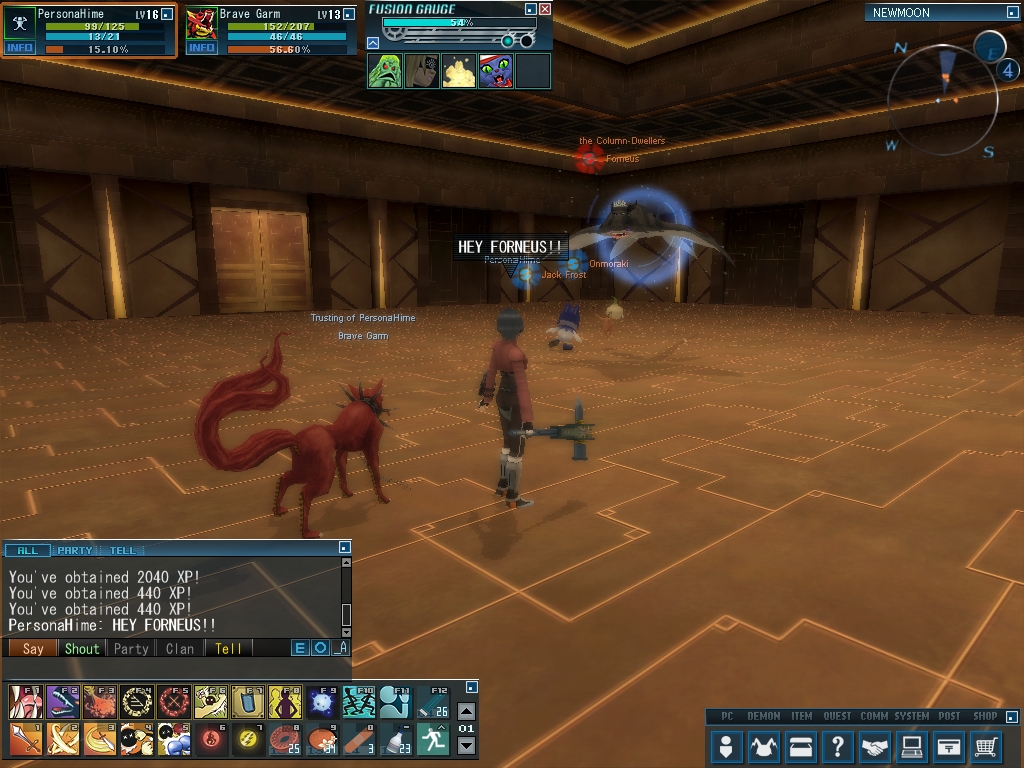Open INFO for Brave Garm
1024x768 pixels.
(201, 48)
